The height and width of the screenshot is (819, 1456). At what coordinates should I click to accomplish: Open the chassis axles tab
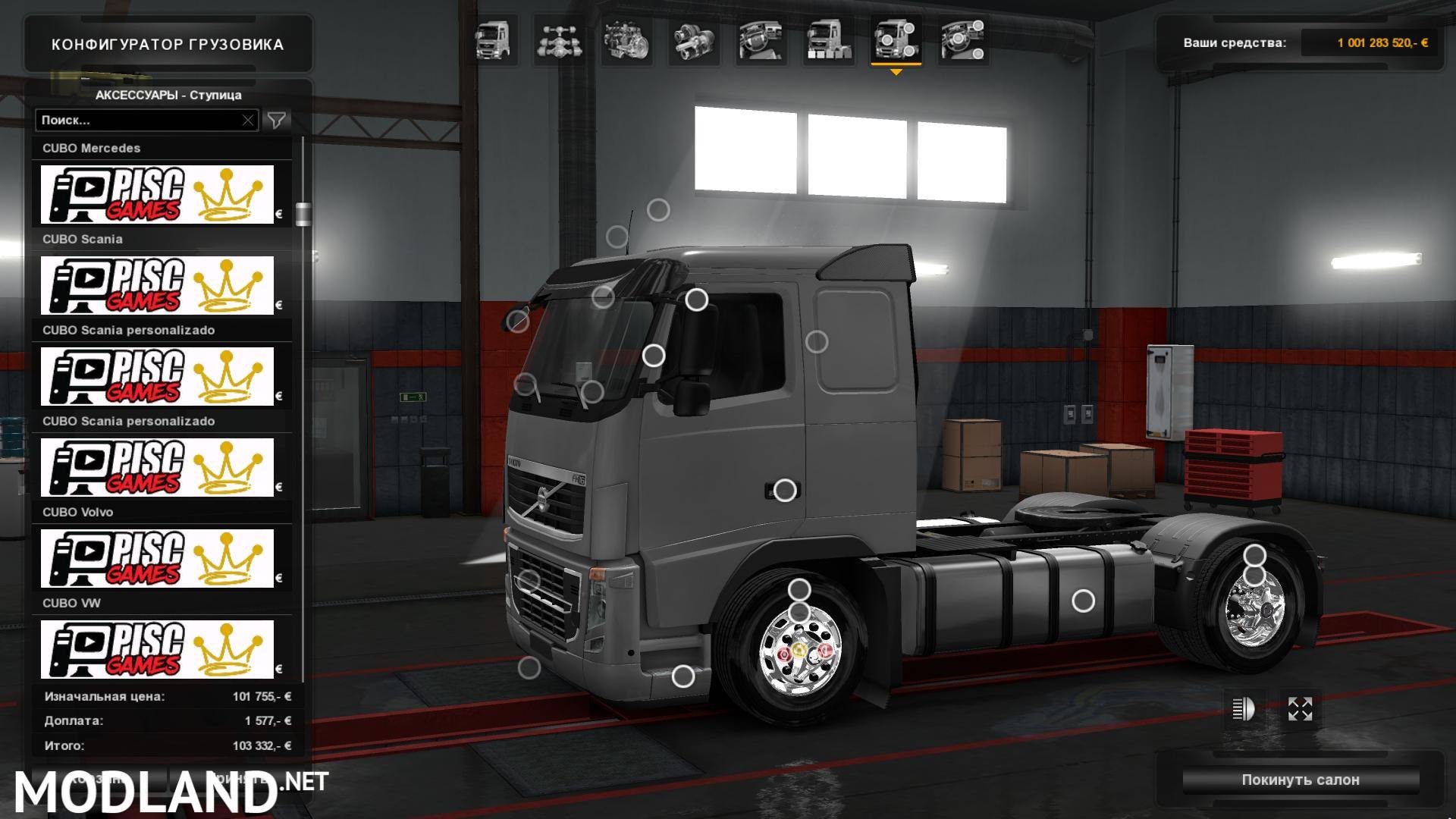click(x=560, y=40)
